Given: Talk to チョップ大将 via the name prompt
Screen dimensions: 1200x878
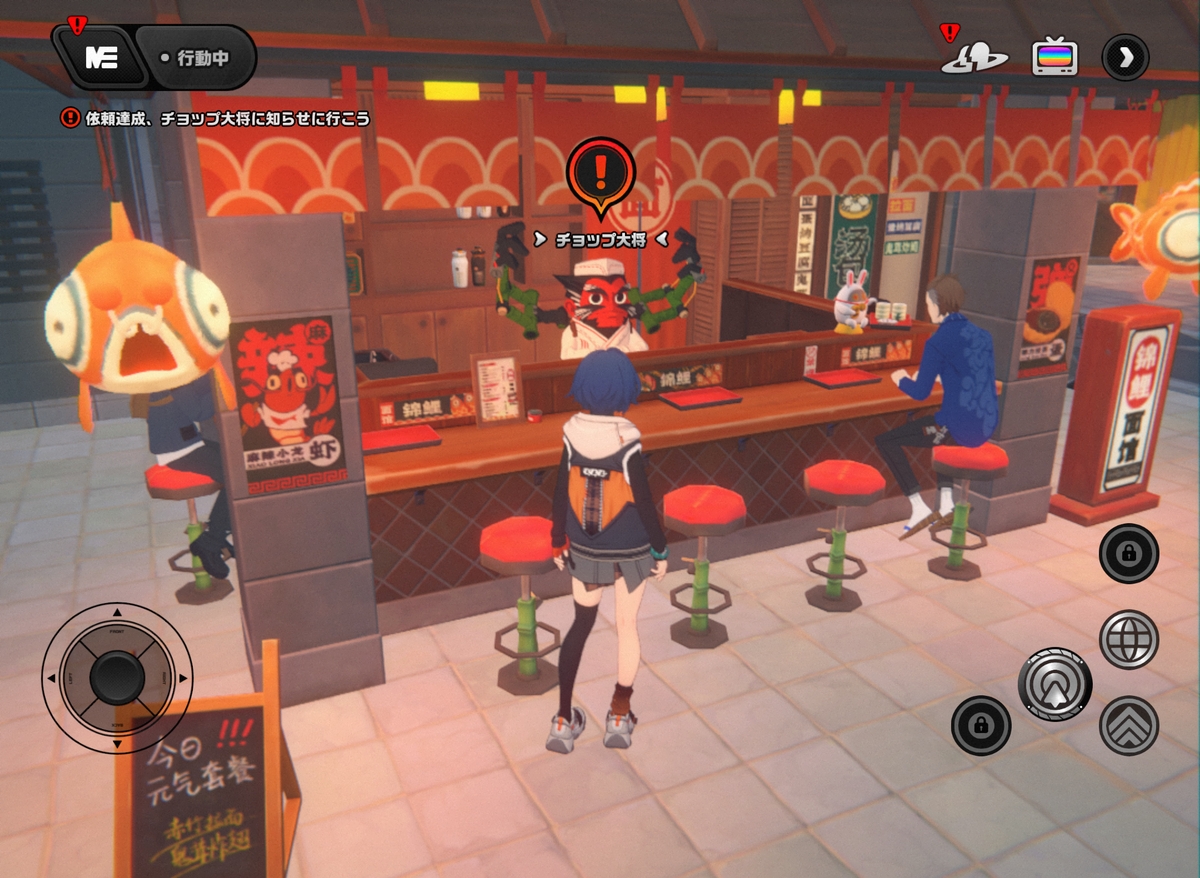Looking at the screenshot, I should coord(600,240).
